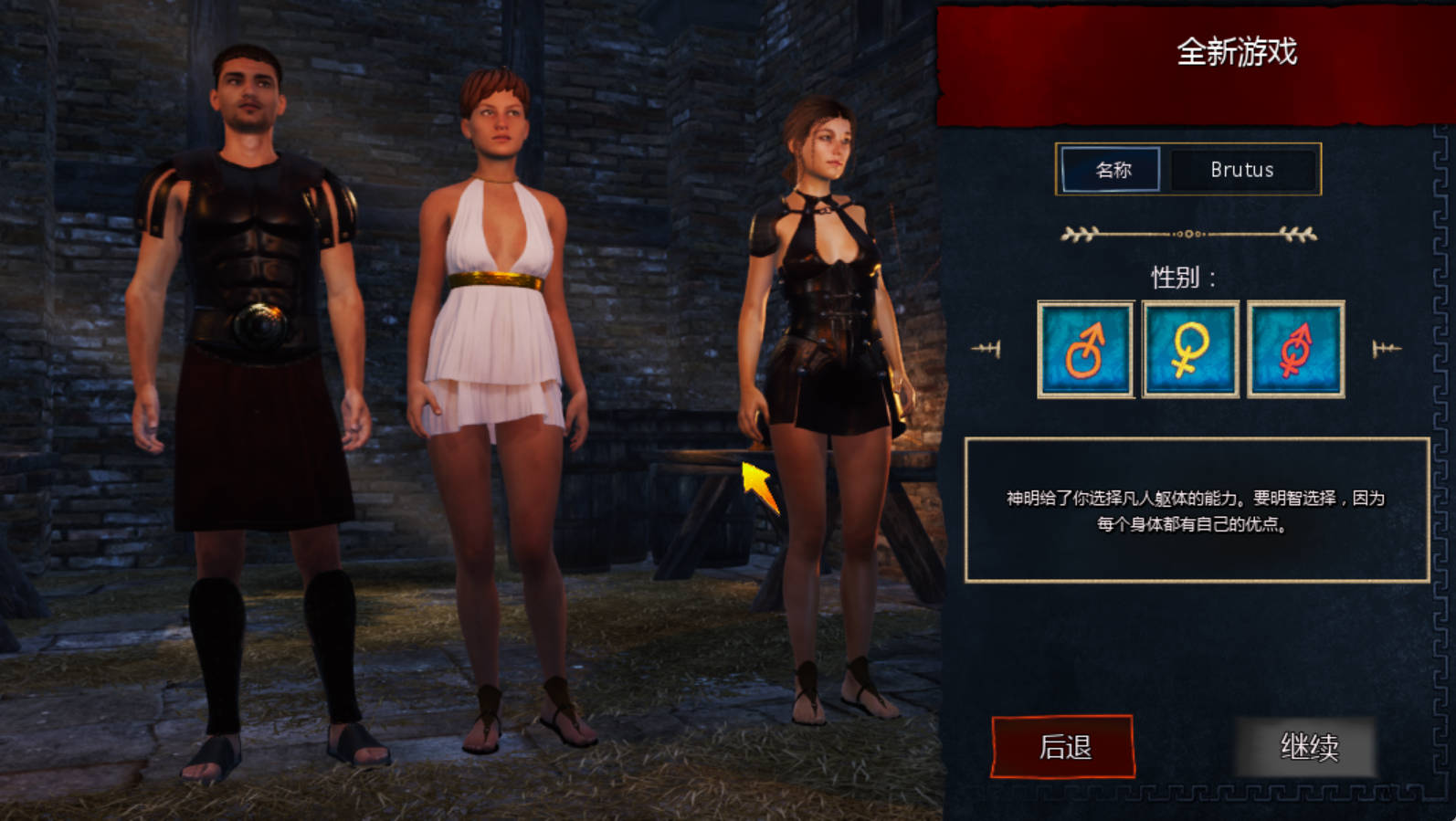Screen dimensions: 1456x821
Task: Choose the rightmost gender option tile
Action: click(1296, 349)
